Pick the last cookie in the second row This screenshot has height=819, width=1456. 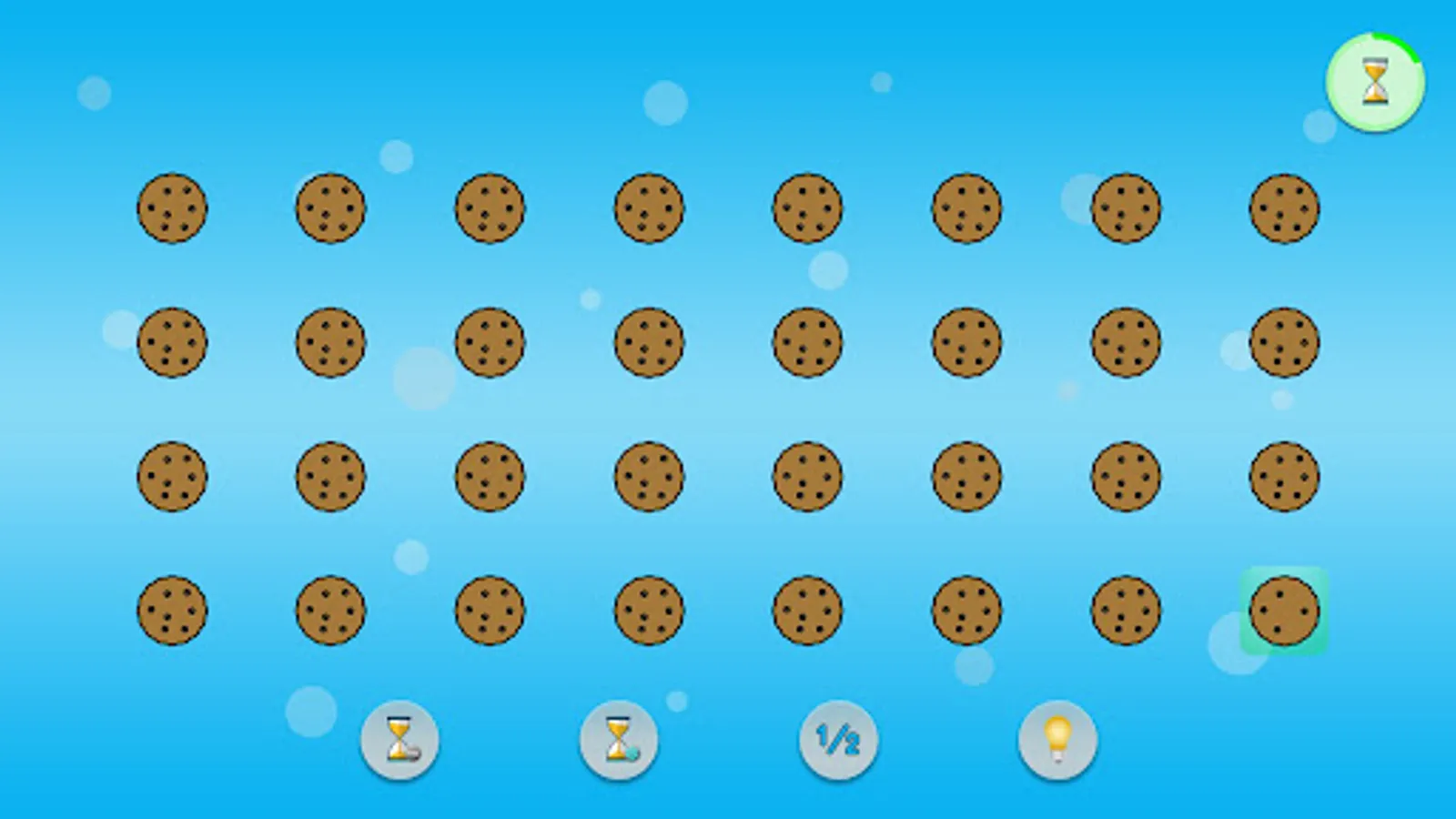(x=1284, y=344)
